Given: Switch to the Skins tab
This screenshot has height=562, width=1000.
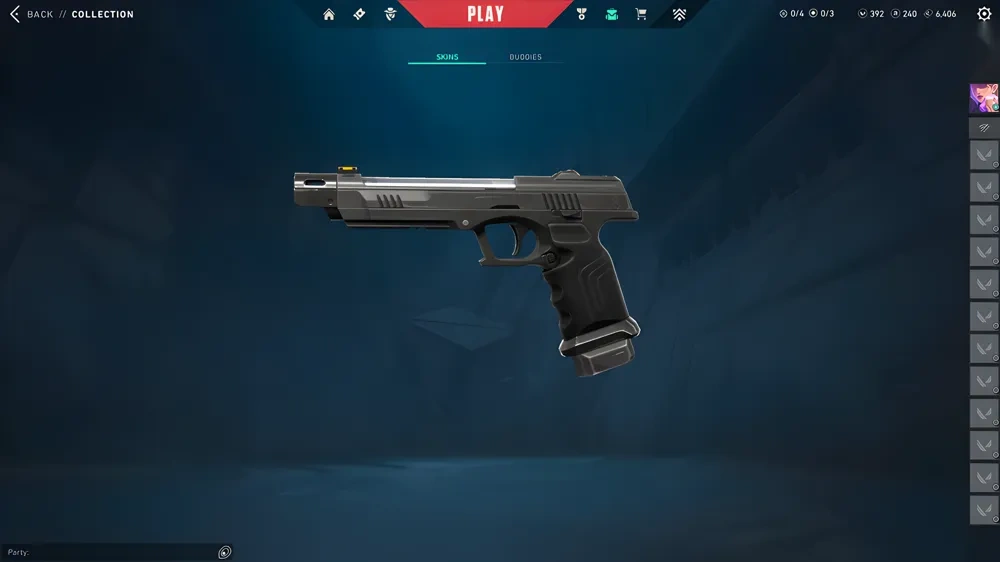Looking at the screenshot, I should point(447,57).
